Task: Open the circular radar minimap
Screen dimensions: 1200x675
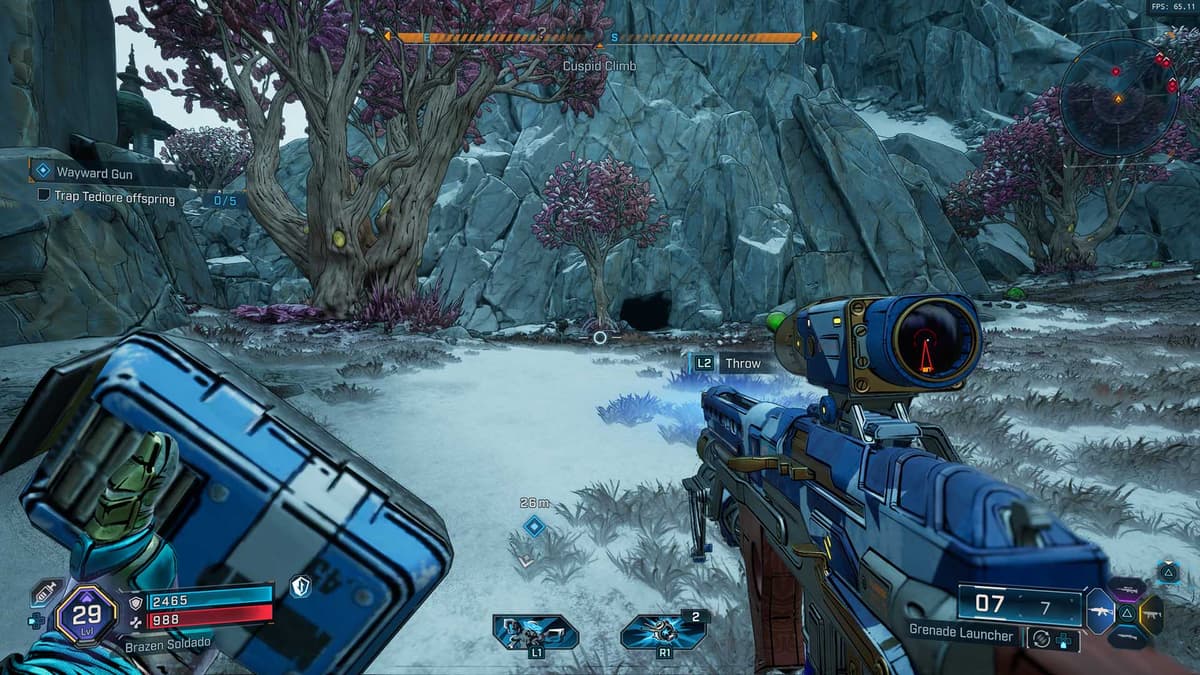Action: point(1118,97)
